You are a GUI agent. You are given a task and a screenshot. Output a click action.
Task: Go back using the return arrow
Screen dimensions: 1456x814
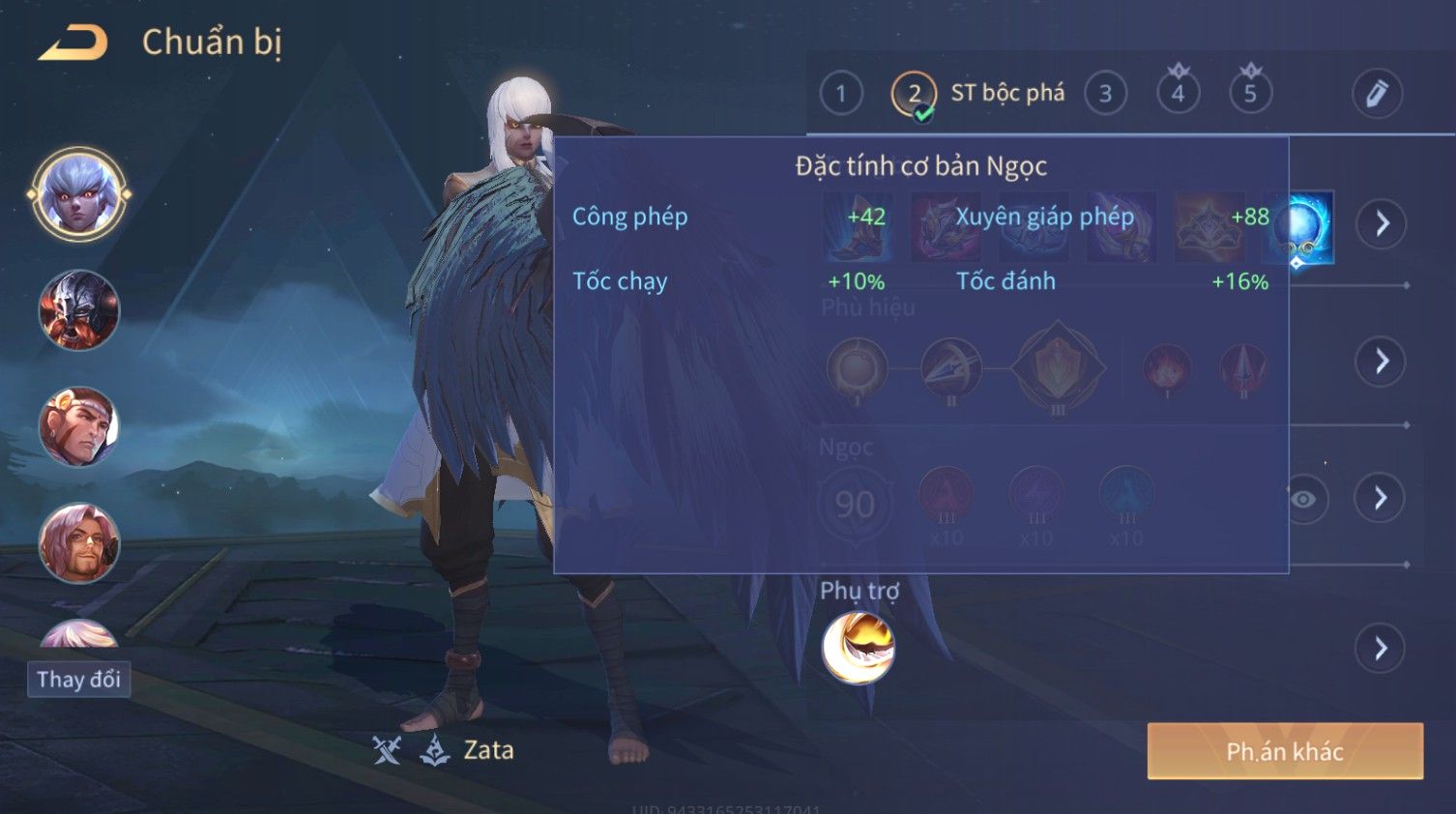tap(73, 44)
